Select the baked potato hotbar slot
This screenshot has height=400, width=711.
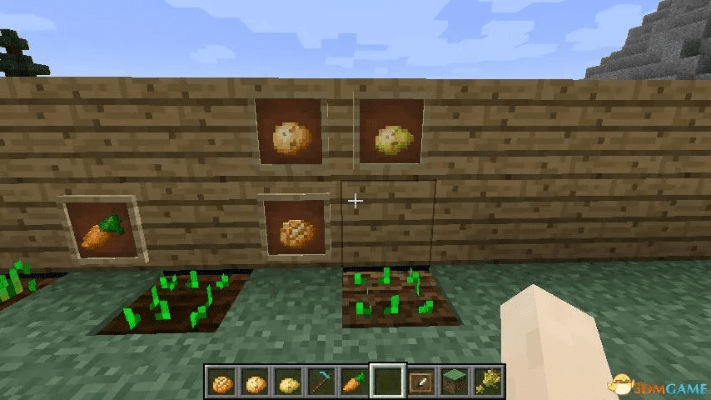point(222,381)
